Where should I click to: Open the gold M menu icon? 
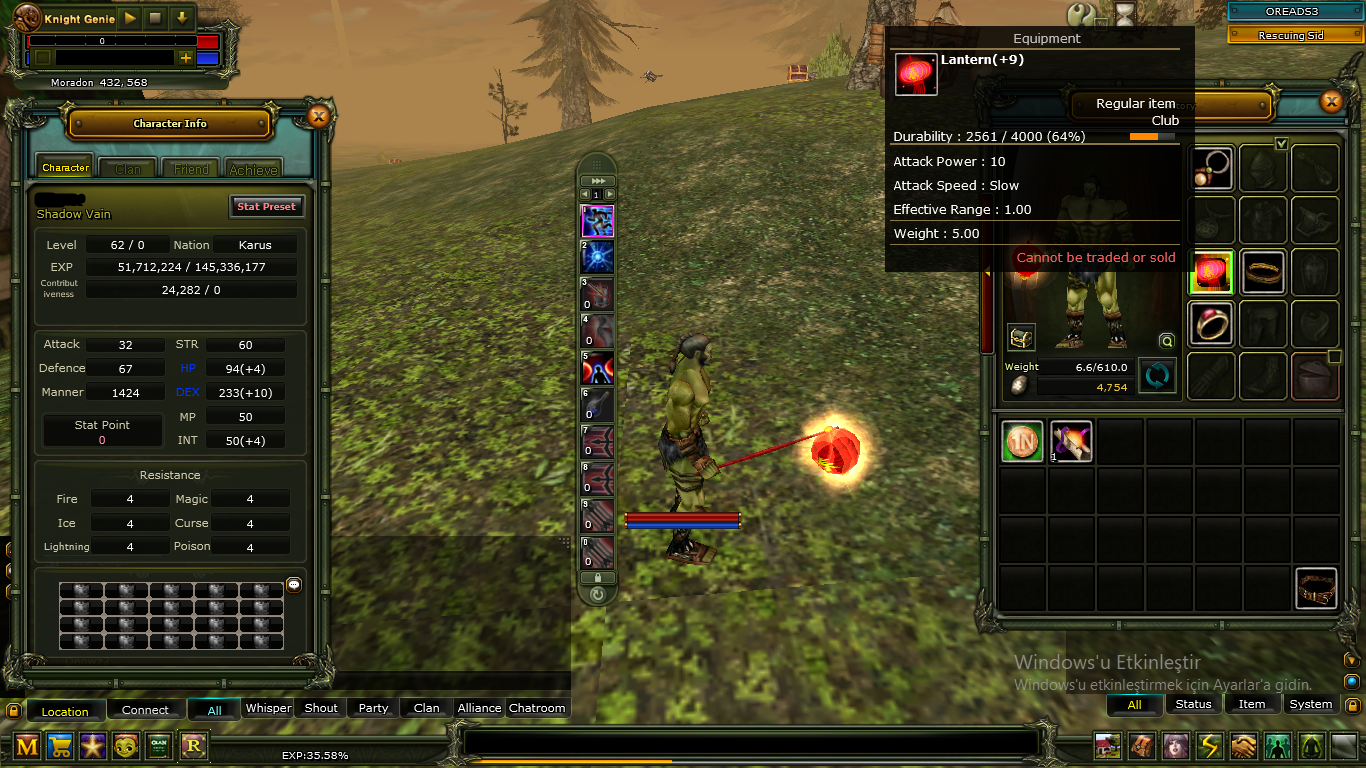click(x=27, y=745)
